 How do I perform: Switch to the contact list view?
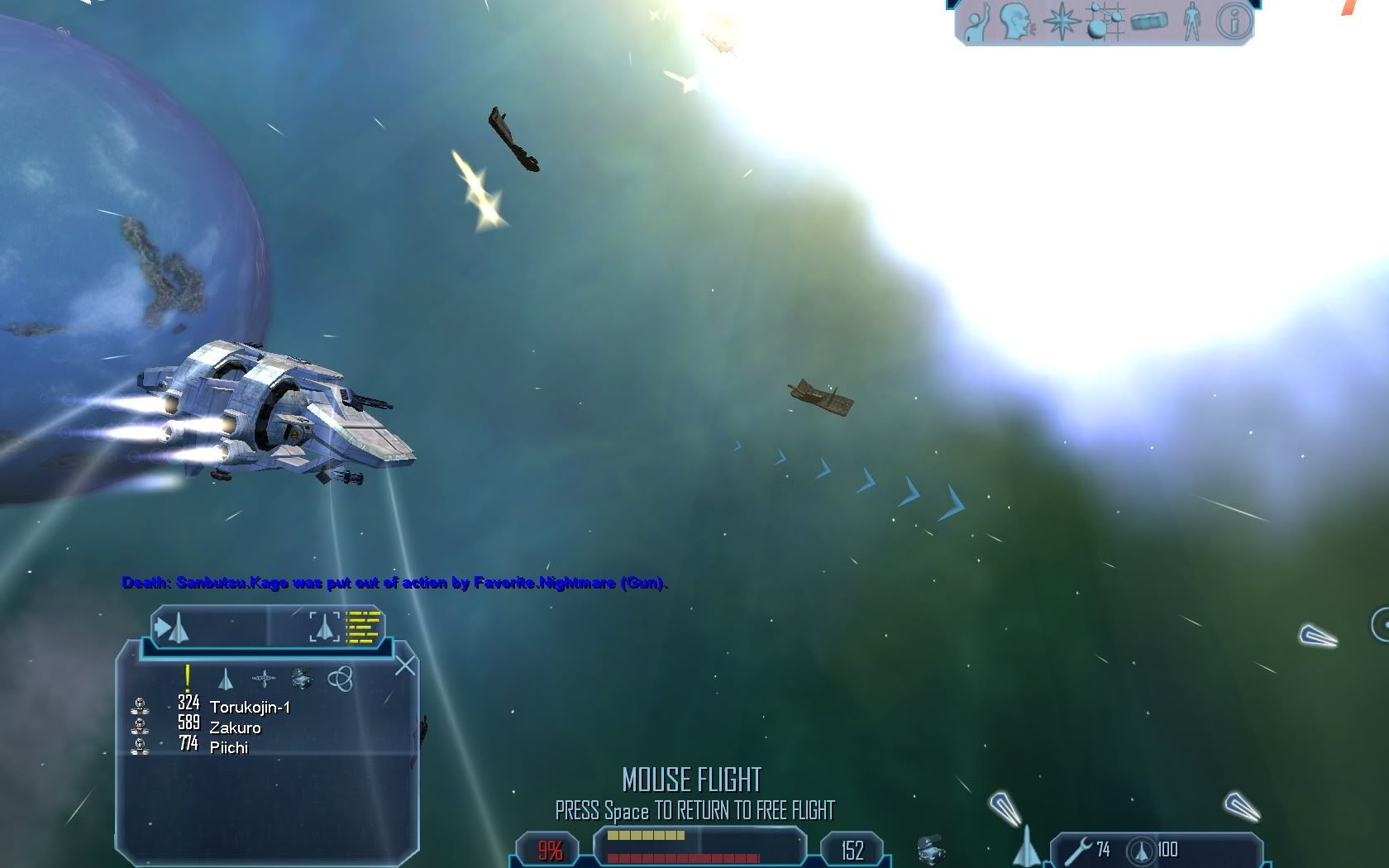coord(362,627)
